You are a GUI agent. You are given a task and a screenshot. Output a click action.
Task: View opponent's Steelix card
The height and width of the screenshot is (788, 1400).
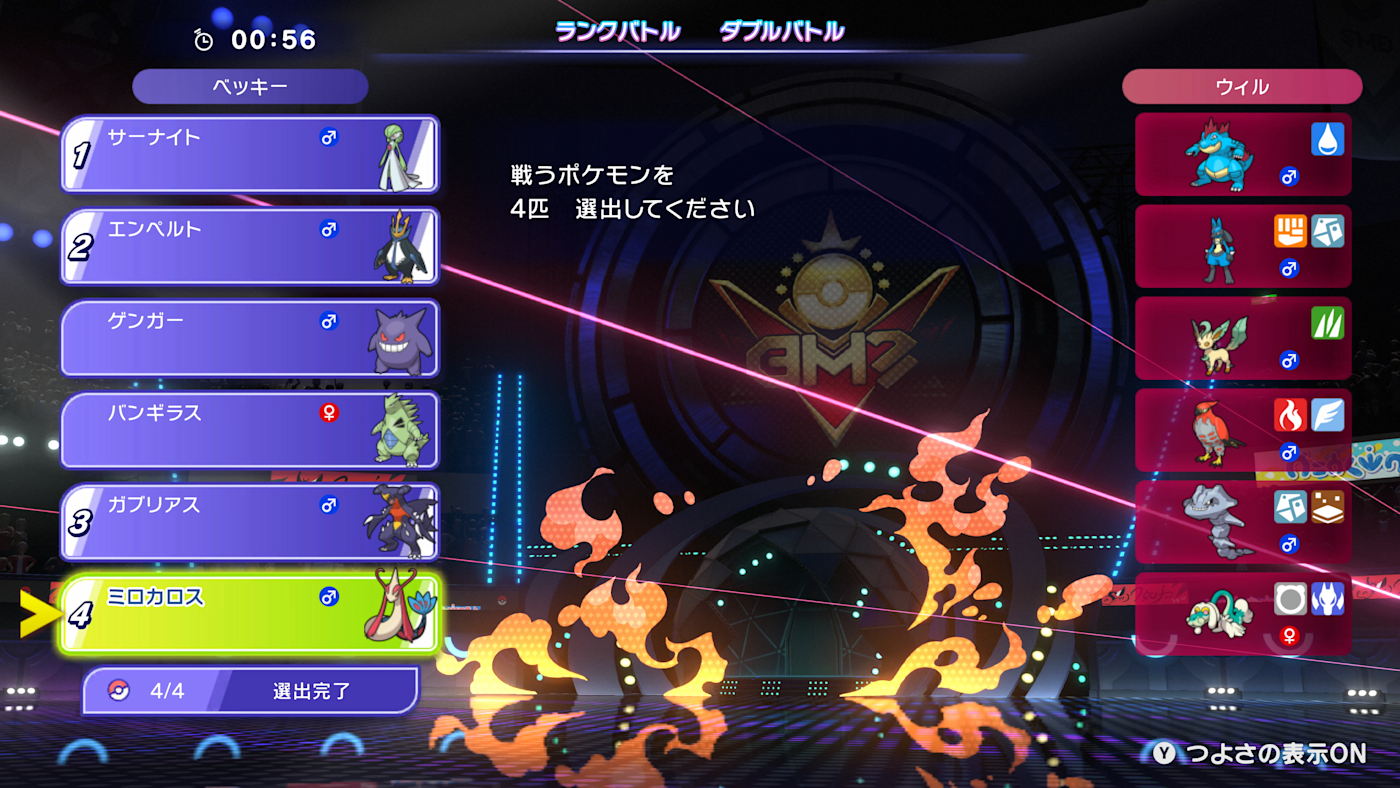[1243, 522]
